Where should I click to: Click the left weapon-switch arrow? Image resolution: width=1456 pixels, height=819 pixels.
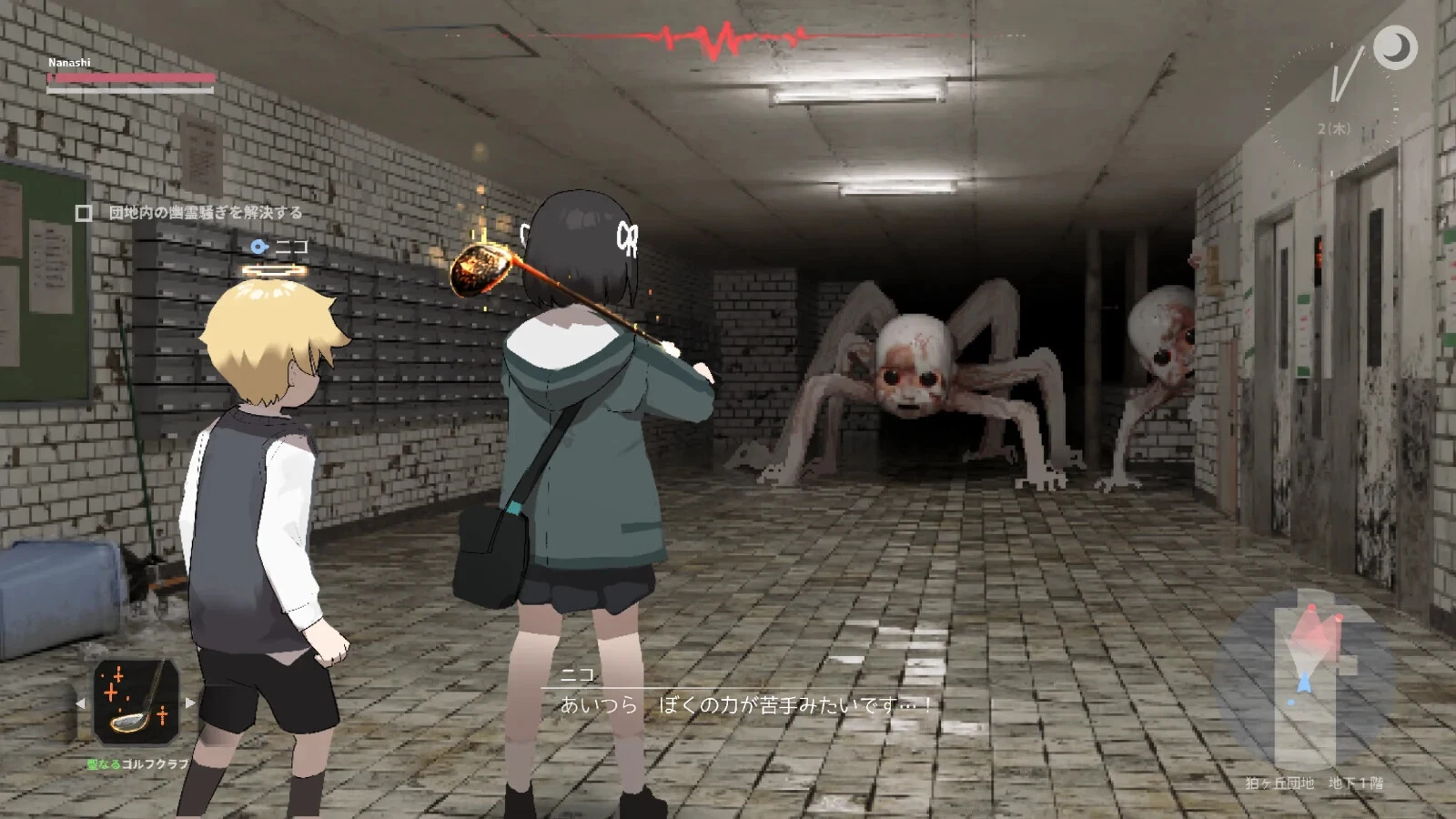pos(80,703)
